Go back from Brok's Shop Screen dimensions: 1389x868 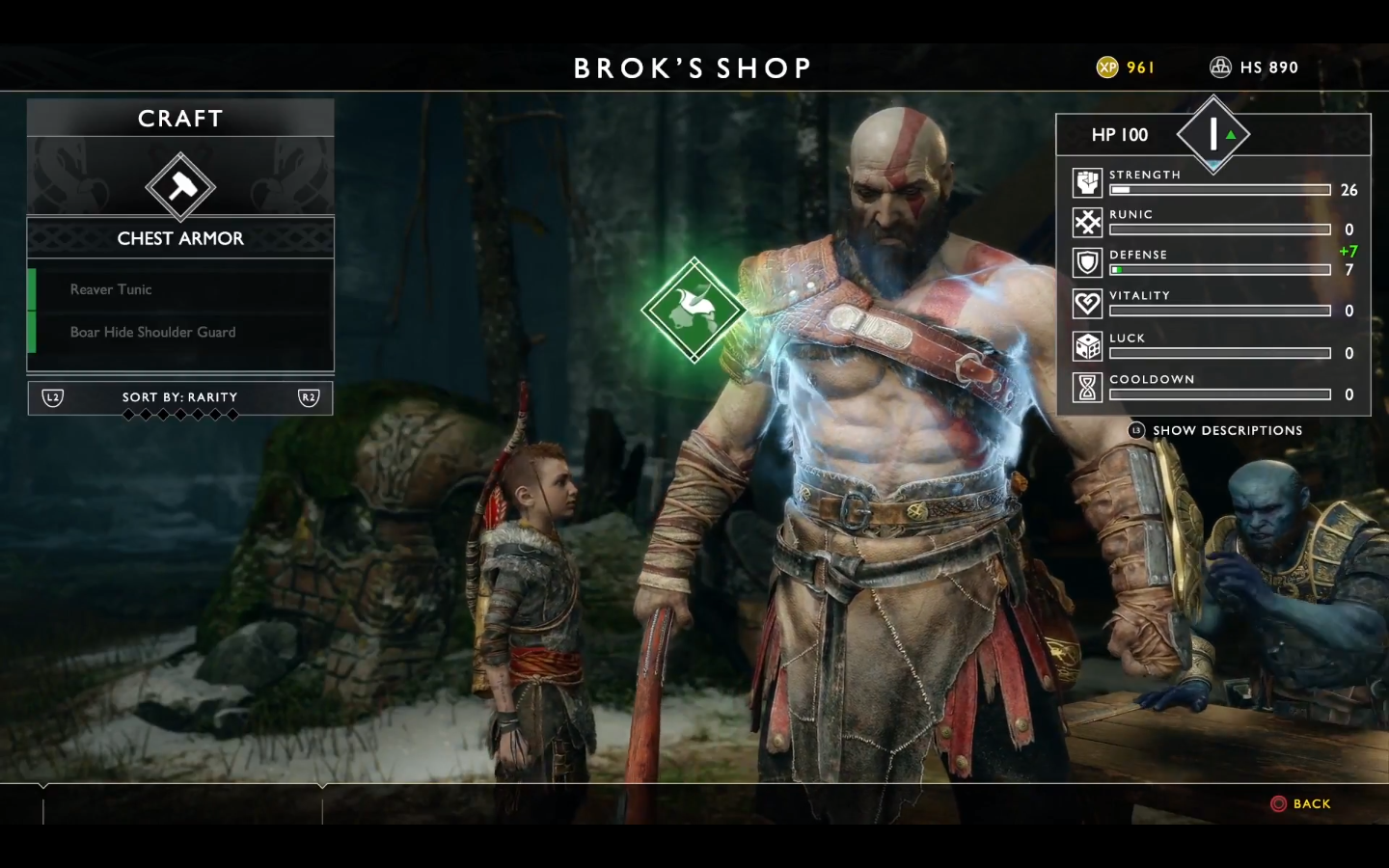click(1301, 803)
